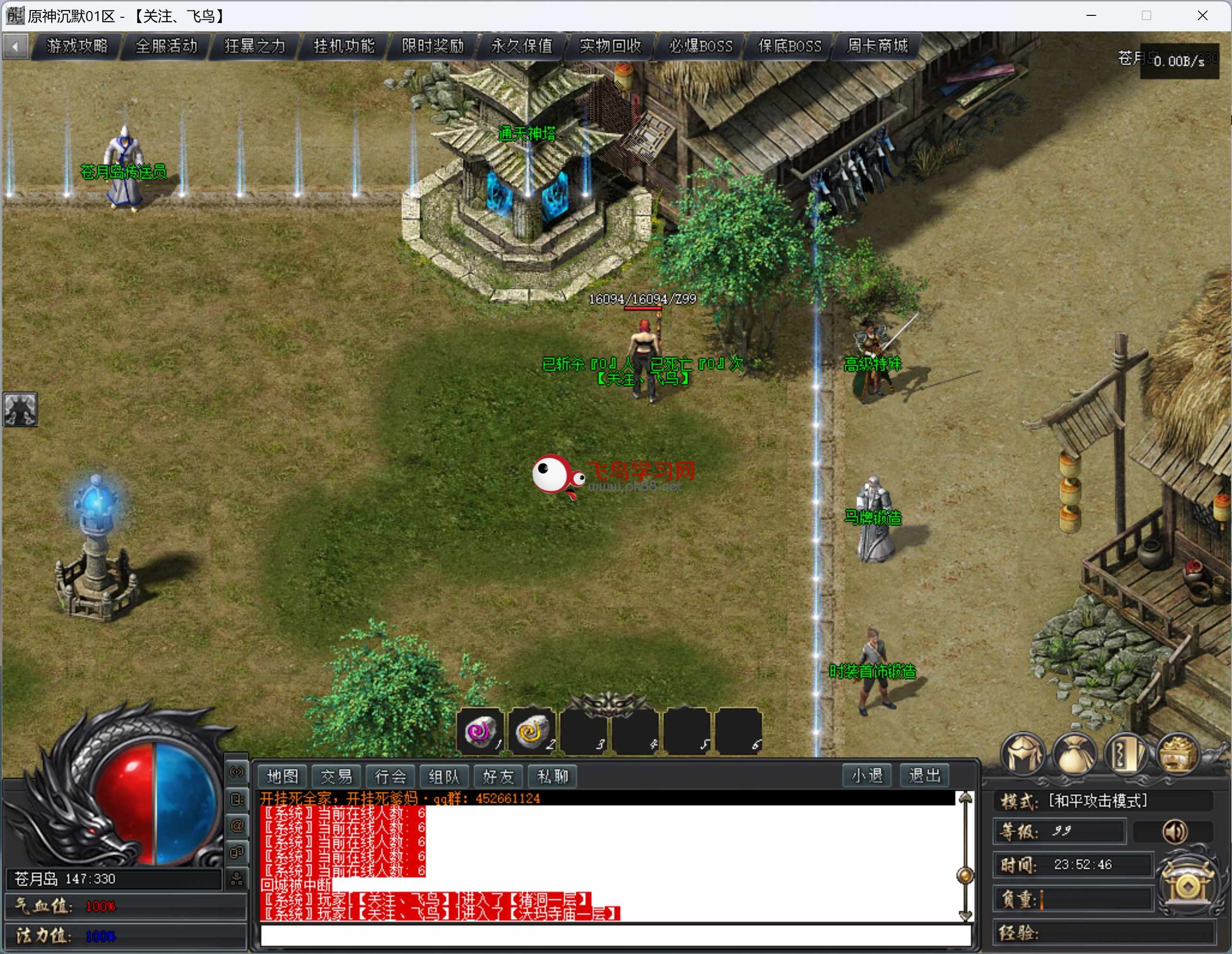Open the 必爆BOSS menu entry

coord(701,46)
